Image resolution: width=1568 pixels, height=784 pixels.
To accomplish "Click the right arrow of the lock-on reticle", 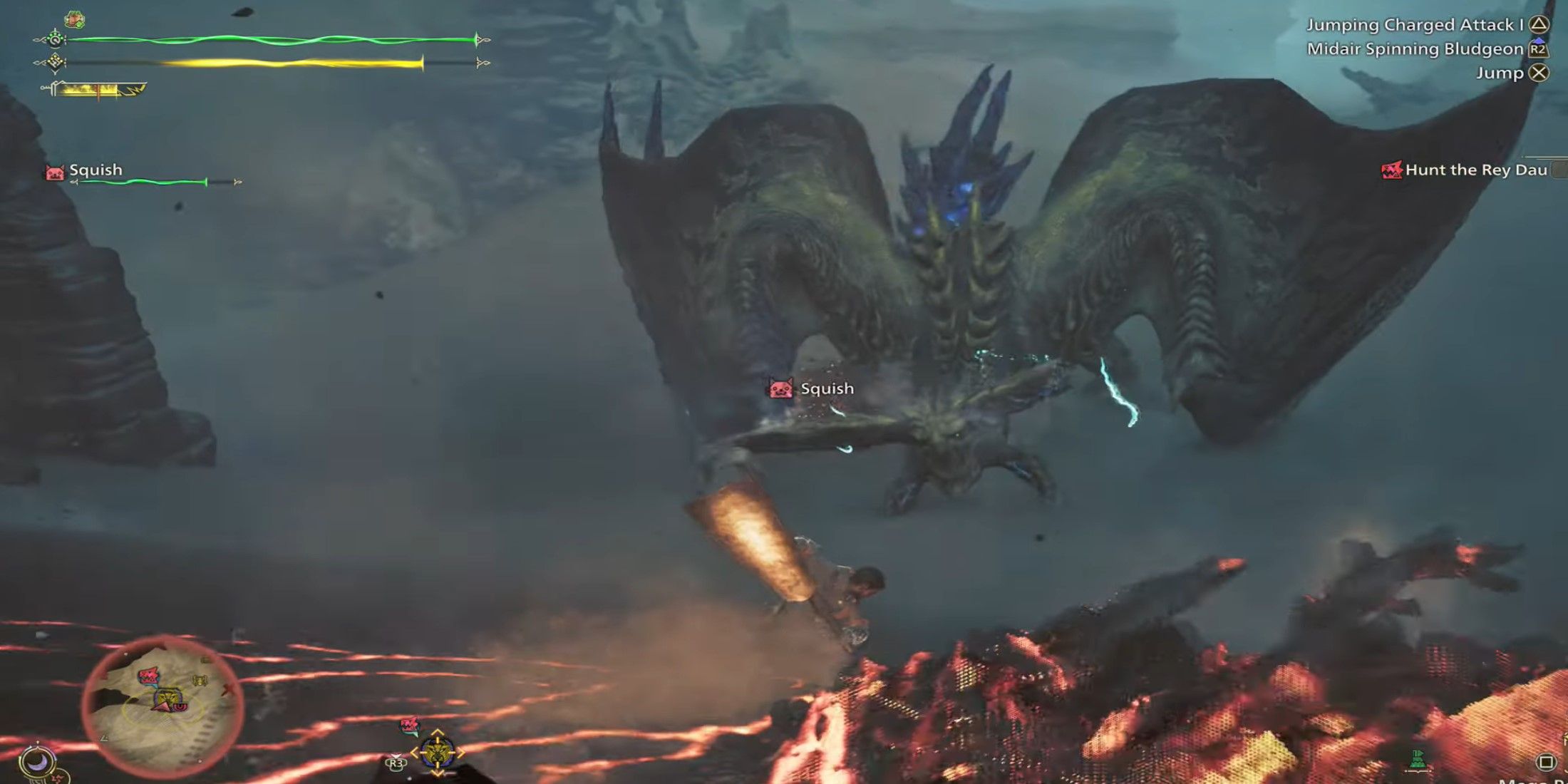I will 462,753.
